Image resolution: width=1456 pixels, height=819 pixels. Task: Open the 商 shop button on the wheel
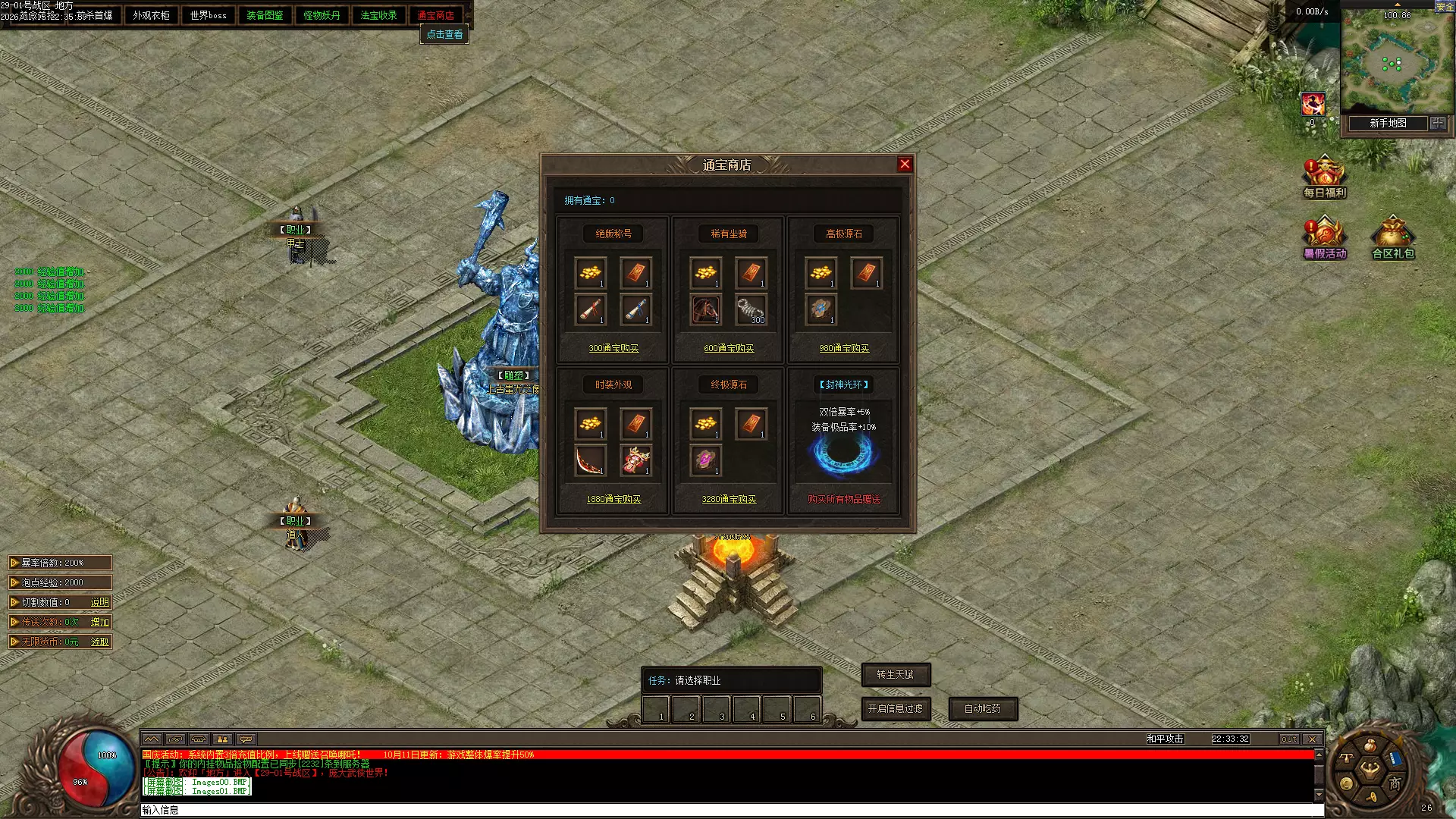click(x=1395, y=784)
